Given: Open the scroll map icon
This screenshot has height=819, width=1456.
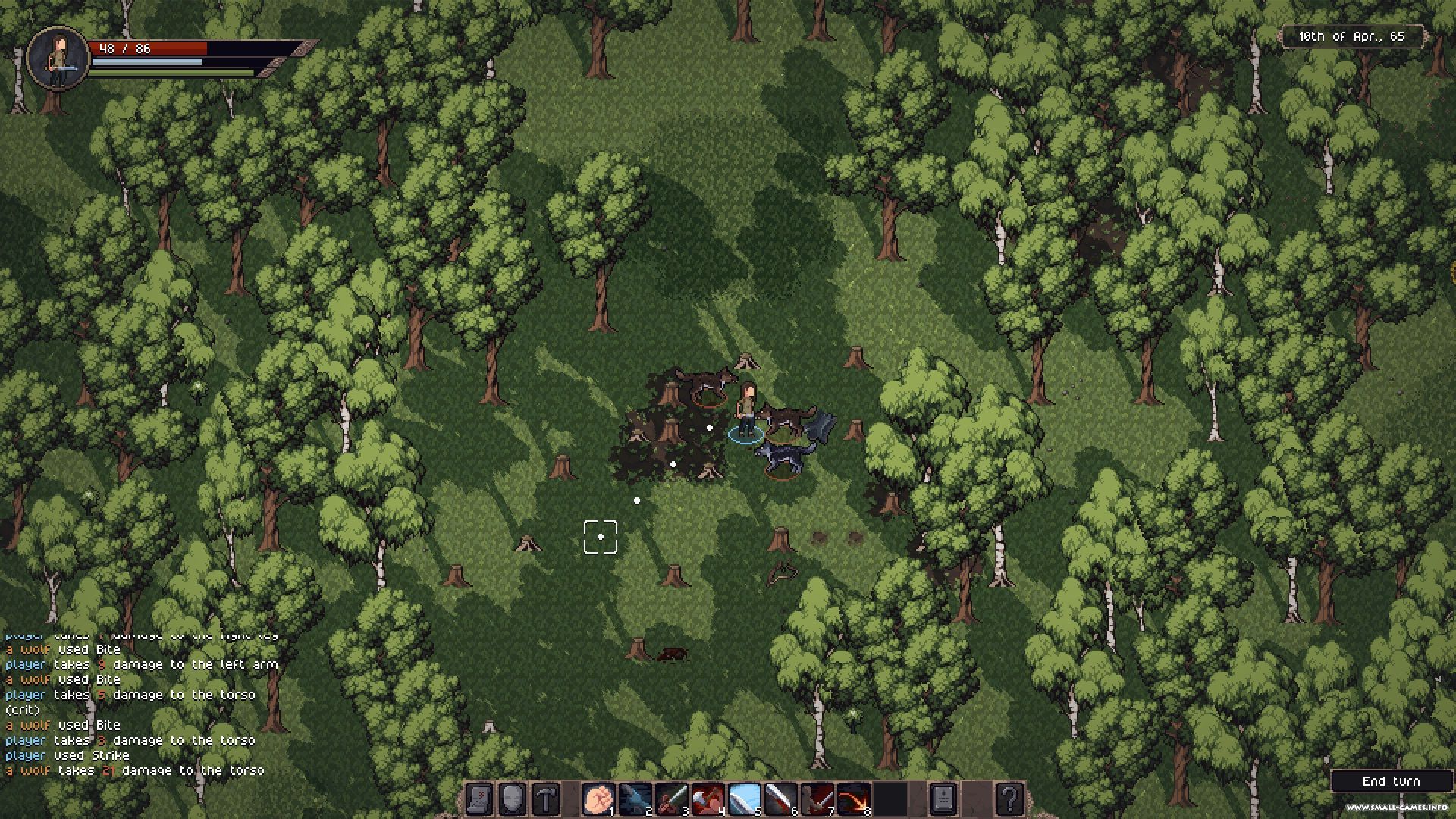Looking at the screenshot, I should pyautogui.click(x=479, y=799).
